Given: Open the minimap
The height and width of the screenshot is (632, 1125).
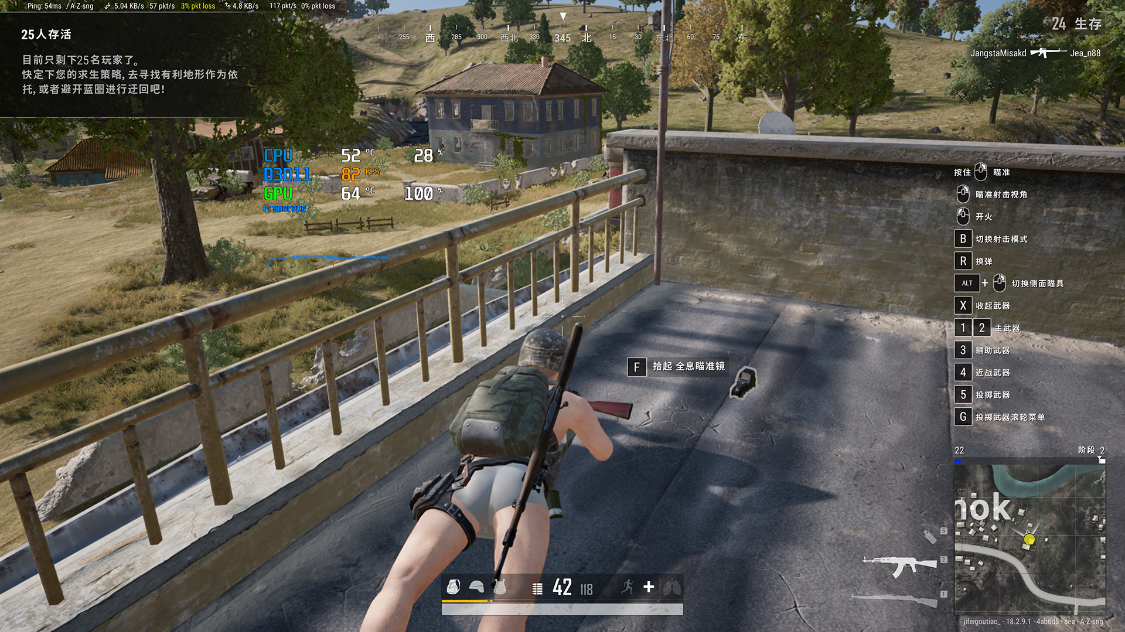Looking at the screenshot, I should (x=1029, y=535).
